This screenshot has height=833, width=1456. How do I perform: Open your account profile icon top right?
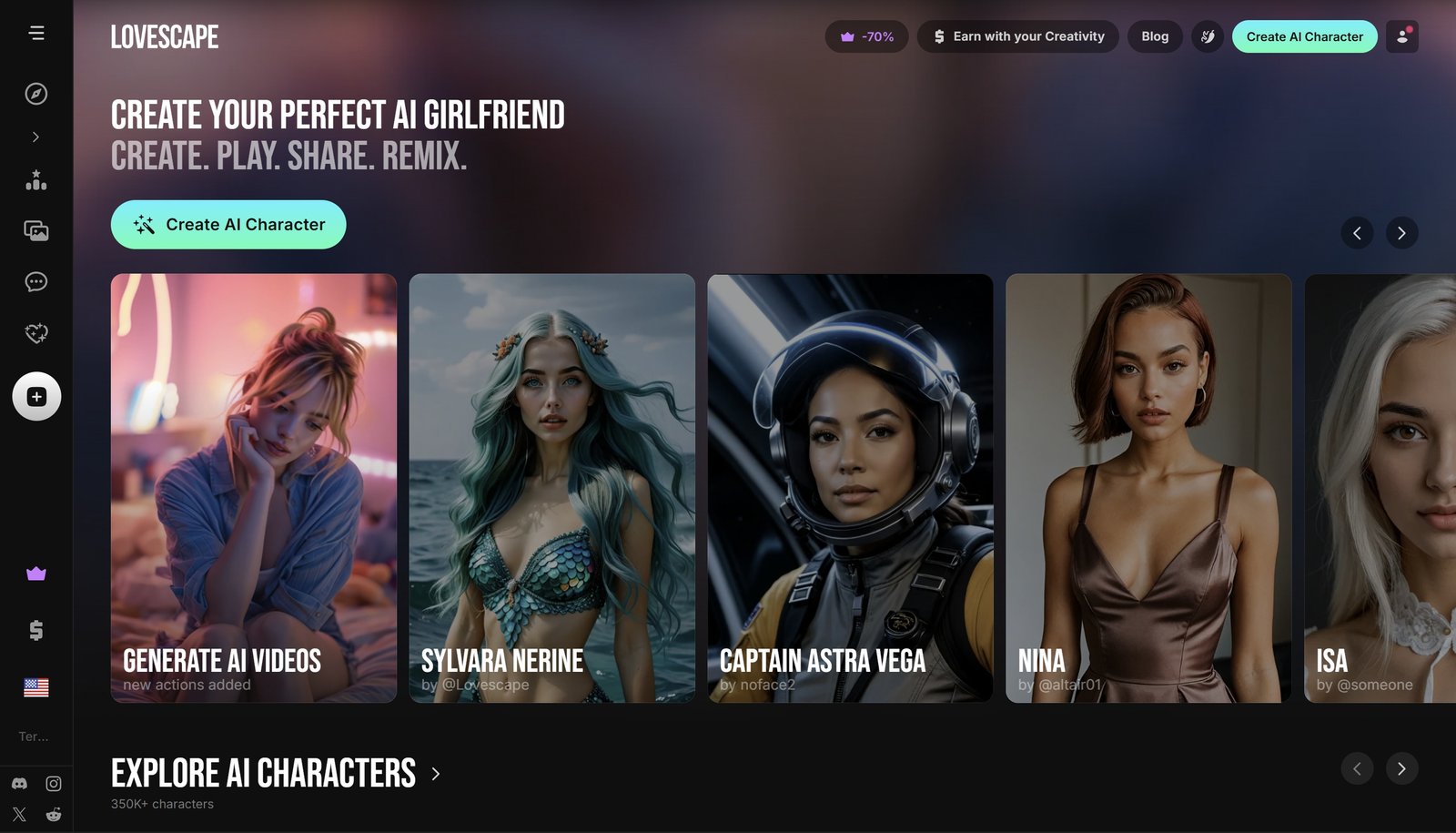(1401, 36)
